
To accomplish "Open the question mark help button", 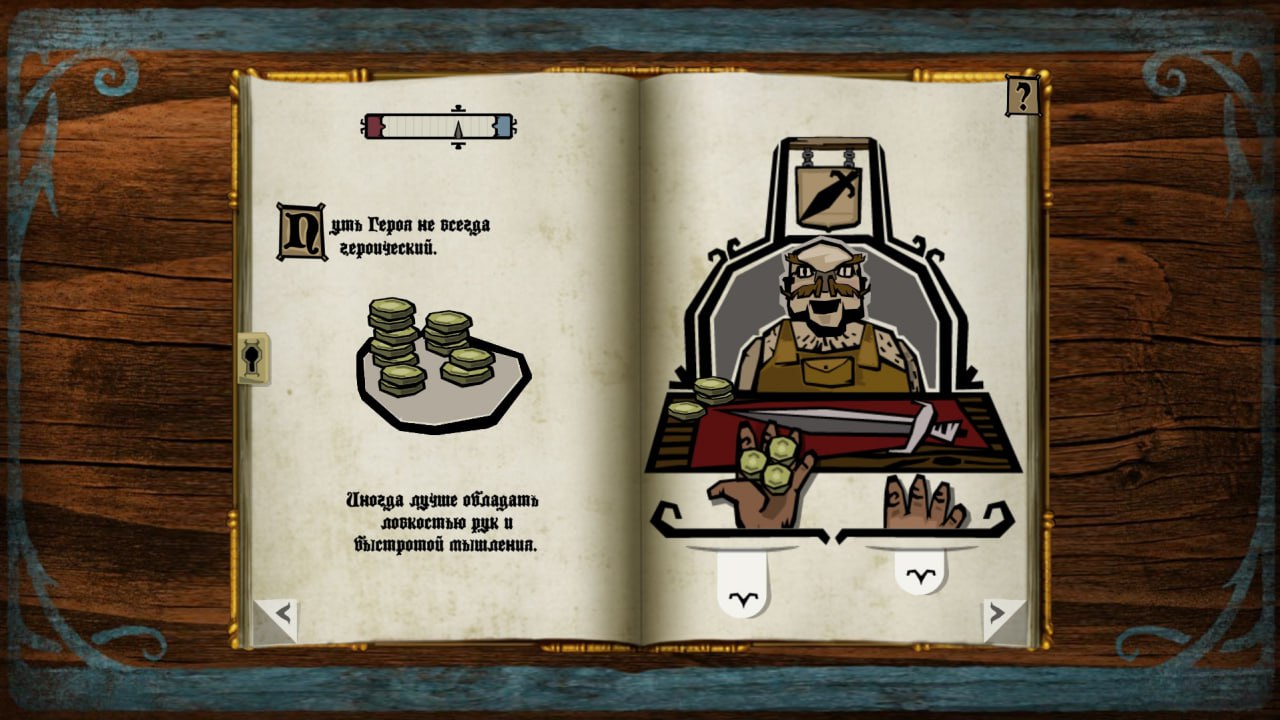I will click(x=1022, y=96).
